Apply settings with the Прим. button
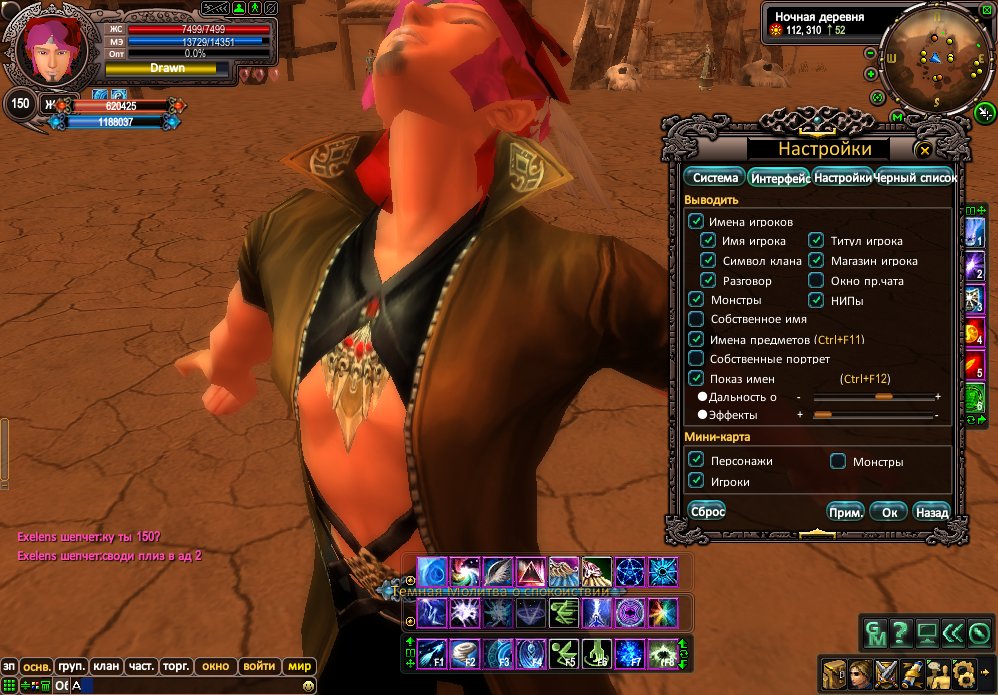 tap(845, 512)
